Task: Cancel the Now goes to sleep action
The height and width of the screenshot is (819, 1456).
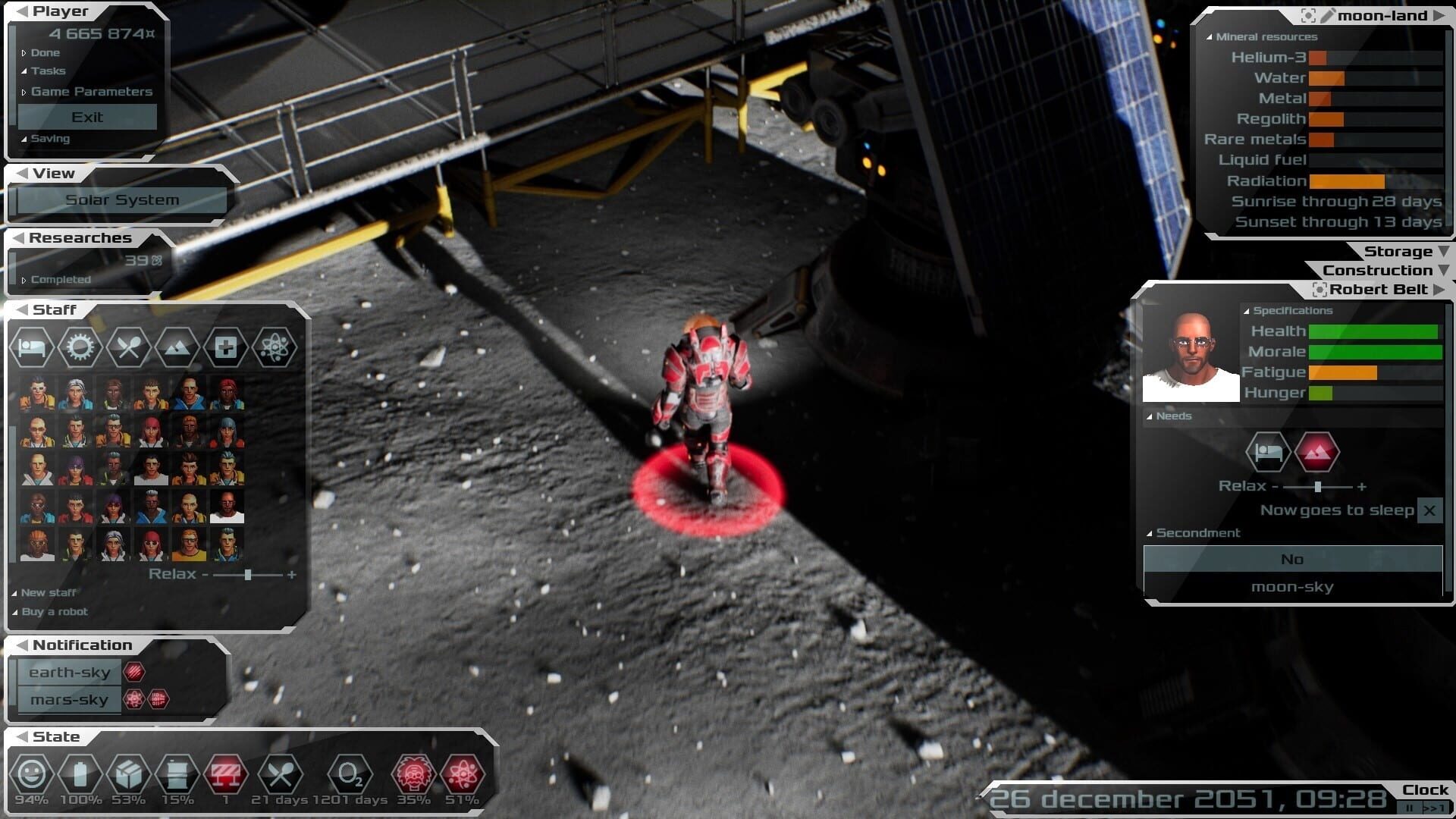Action: (1429, 511)
